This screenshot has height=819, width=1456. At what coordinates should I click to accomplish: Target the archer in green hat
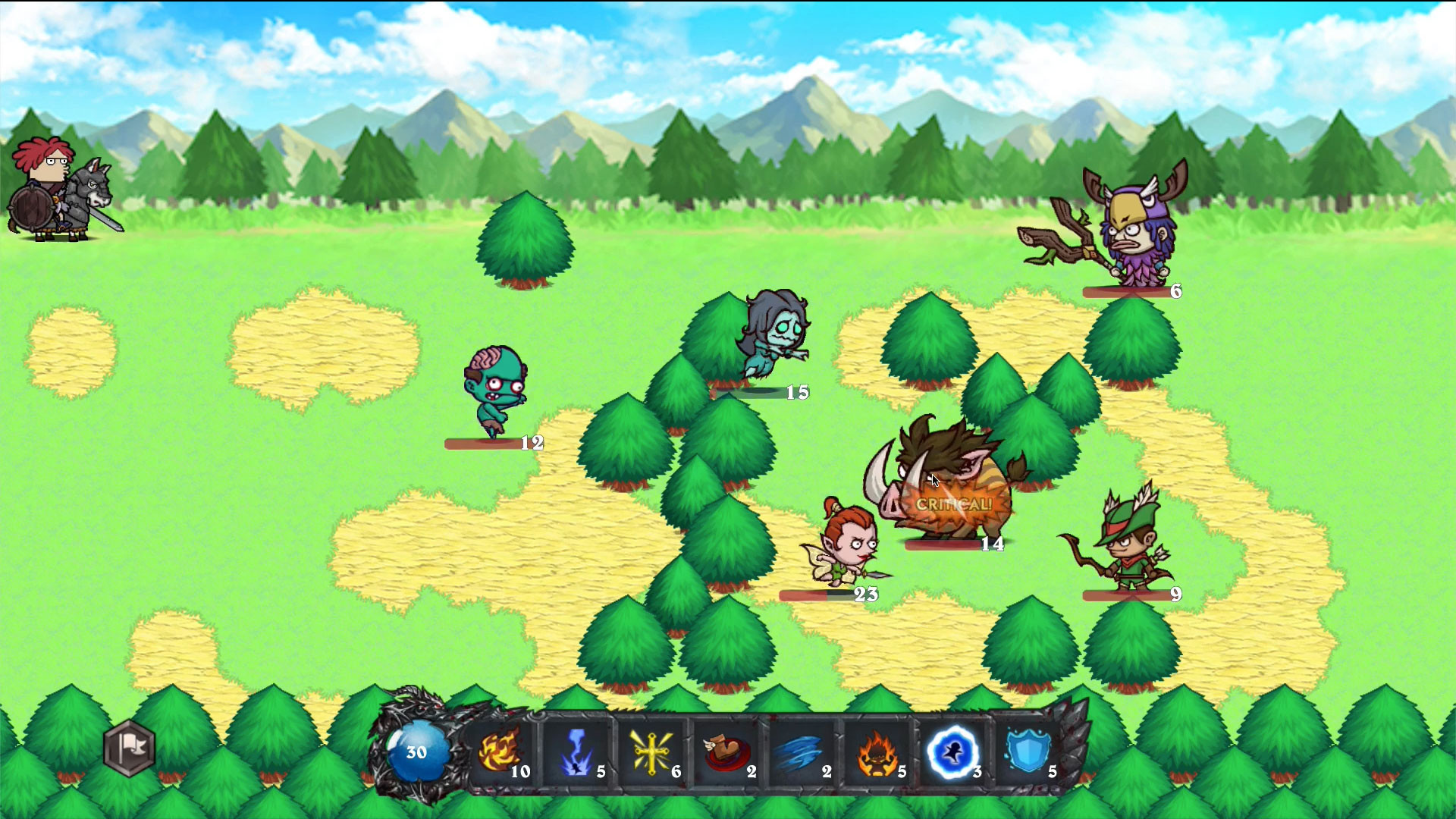(x=1130, y=546)
